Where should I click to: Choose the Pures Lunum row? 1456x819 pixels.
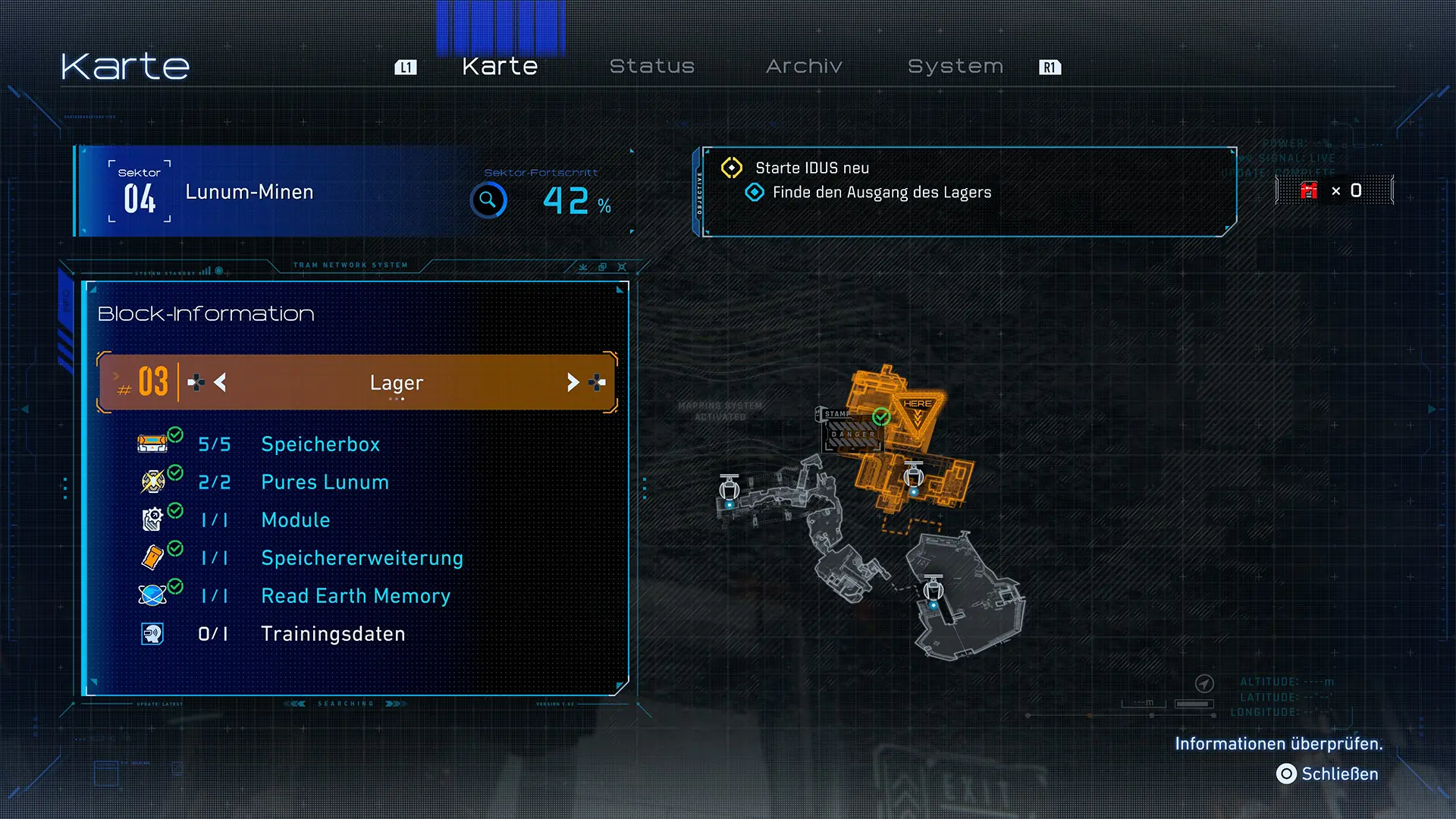click(325, 482)
